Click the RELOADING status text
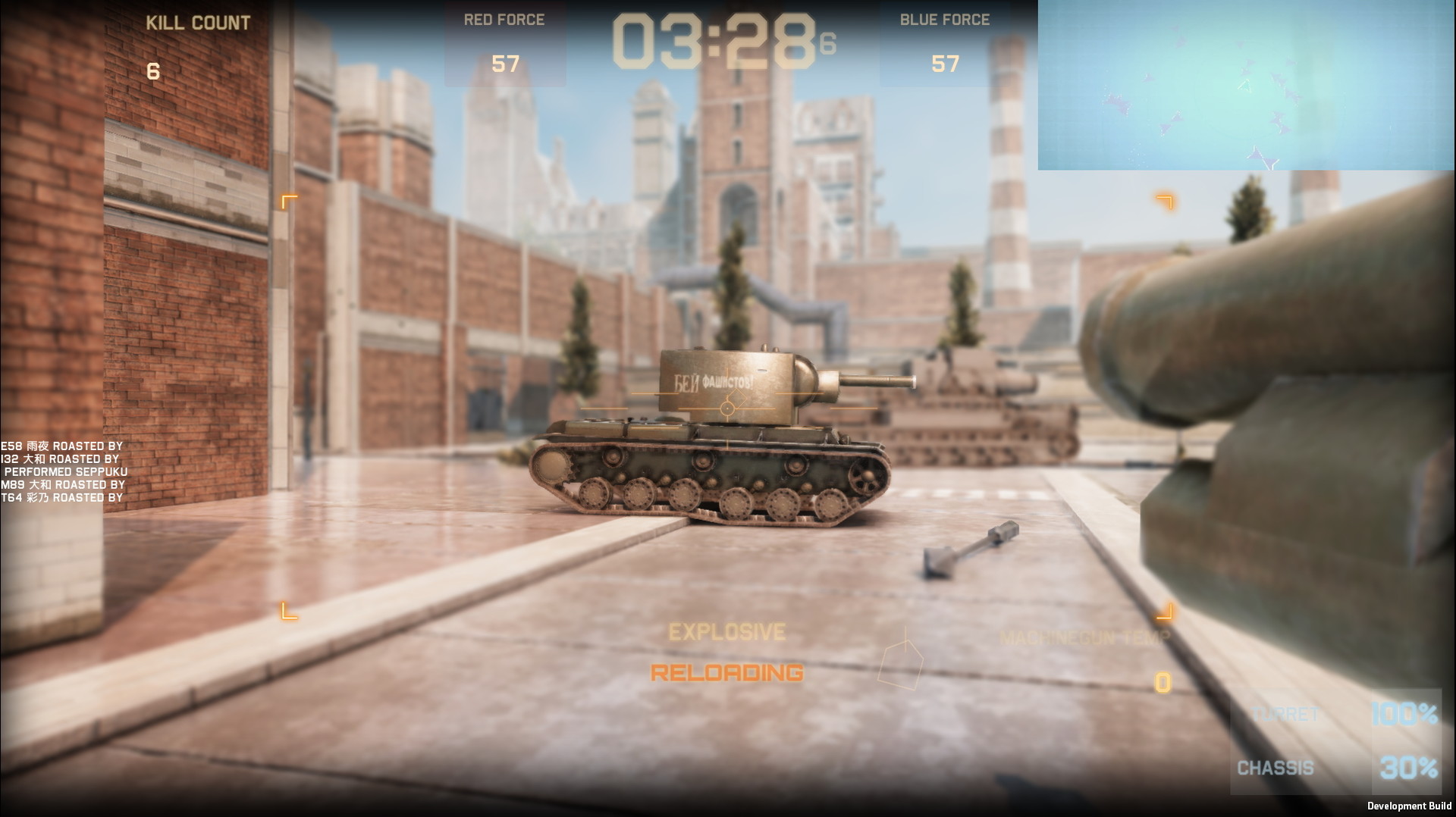Screen dimensions: 1456x817 click(726, 672)
